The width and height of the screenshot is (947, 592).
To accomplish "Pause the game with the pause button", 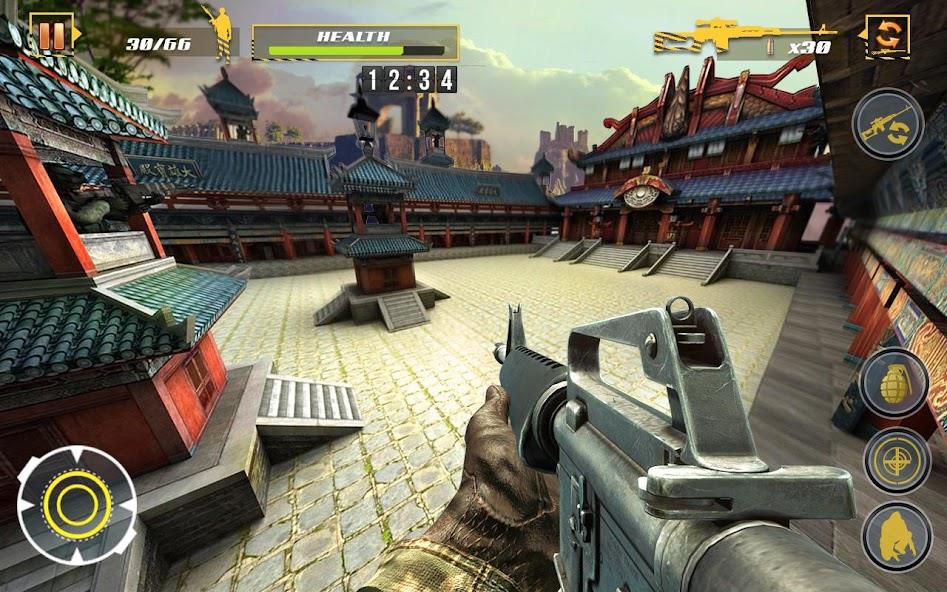I will pos(51,36).
